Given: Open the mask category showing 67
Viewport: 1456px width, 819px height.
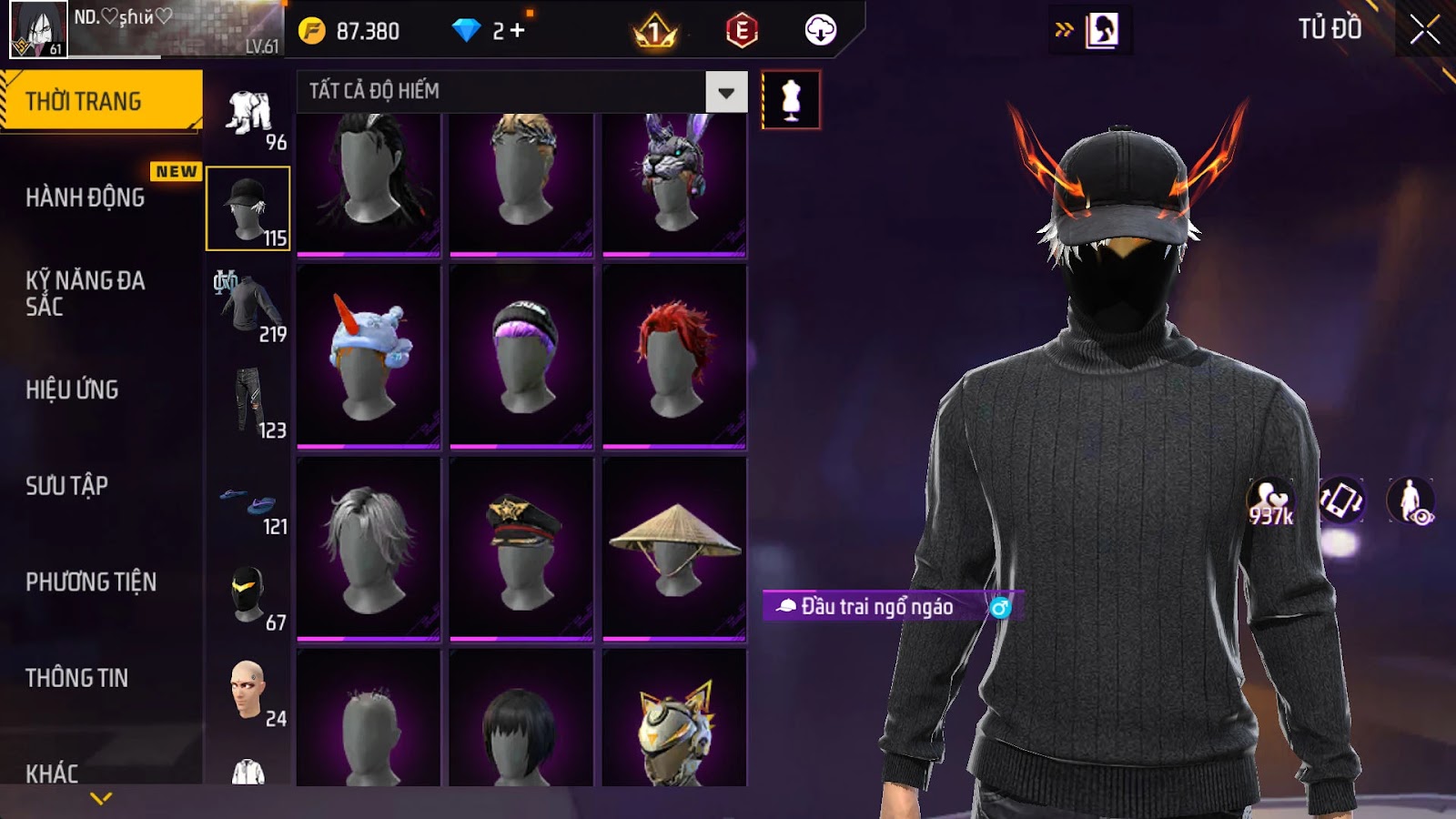Looking at the screenshot, I should click(248, 594).
